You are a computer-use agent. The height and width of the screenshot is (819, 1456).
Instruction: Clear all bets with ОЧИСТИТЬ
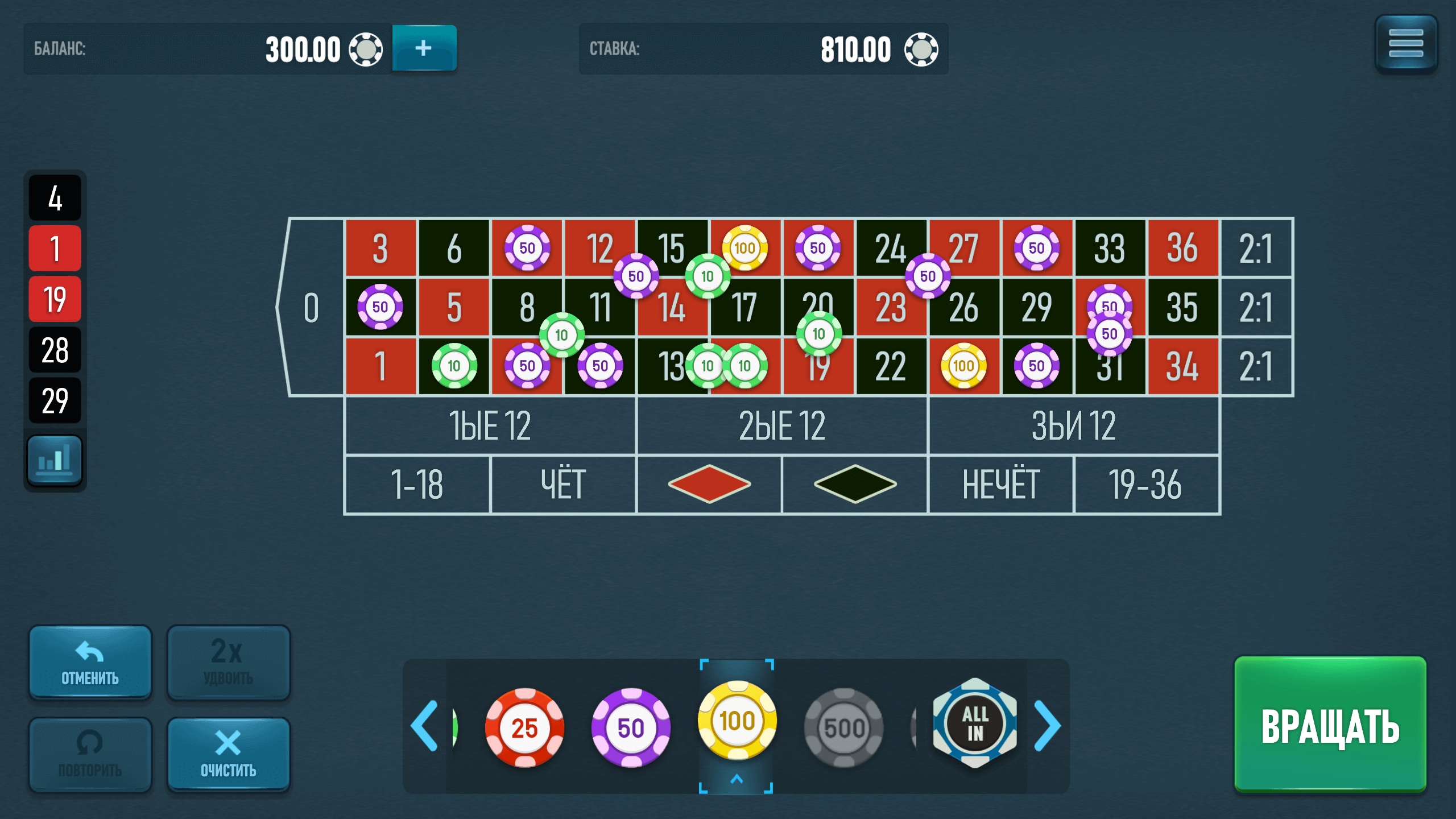pos(227,754)
